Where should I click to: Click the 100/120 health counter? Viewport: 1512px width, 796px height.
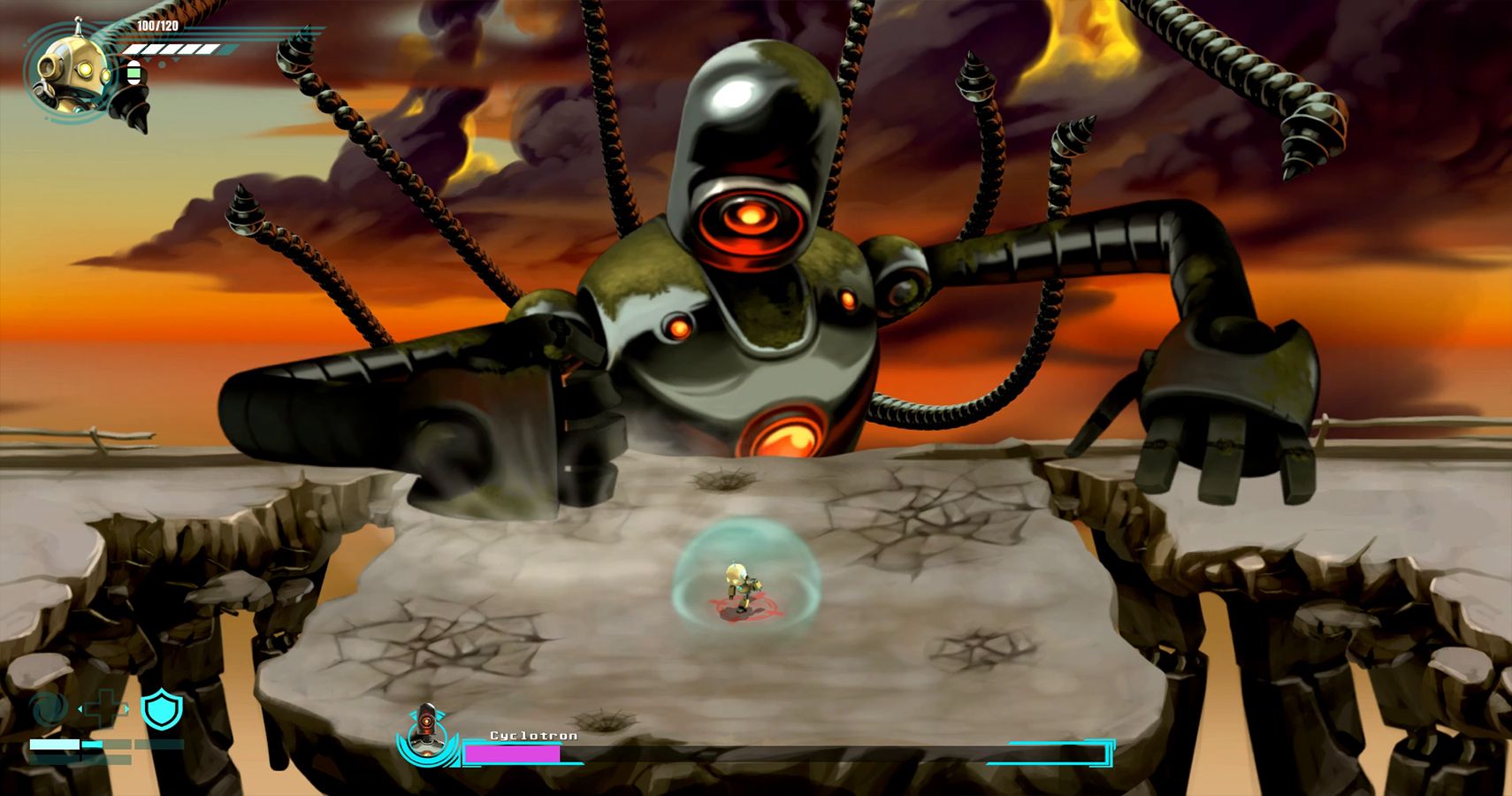(x=157, y=25)
